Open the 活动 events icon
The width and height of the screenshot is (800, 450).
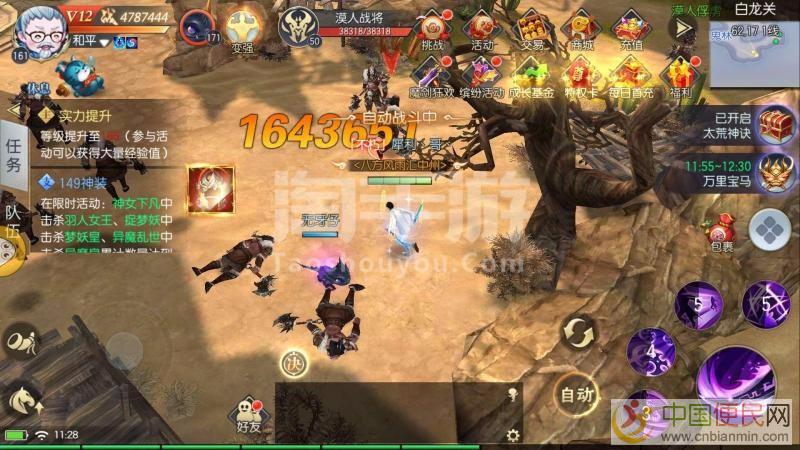point(482,28)
